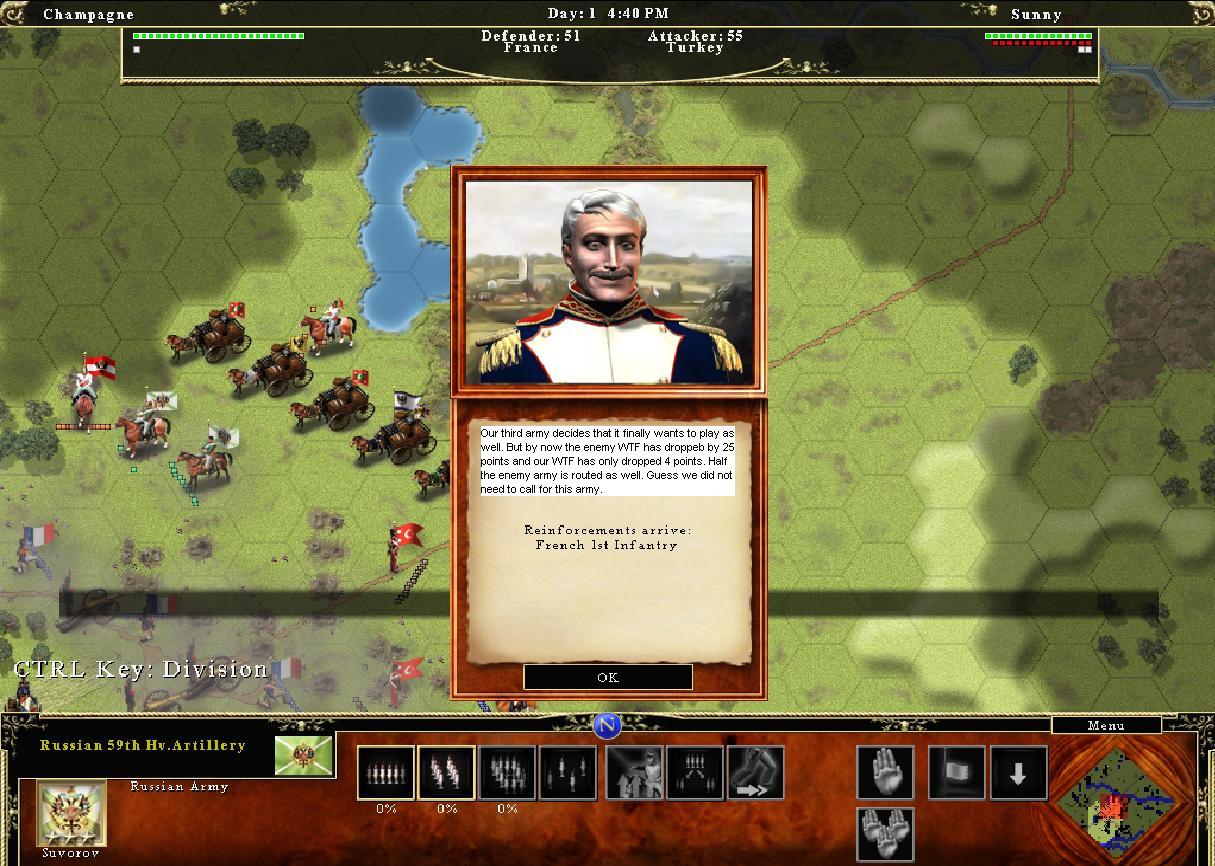Confirm the reinforcements message with OK
Screen dimensions: 1215x866
pos(607,677)
